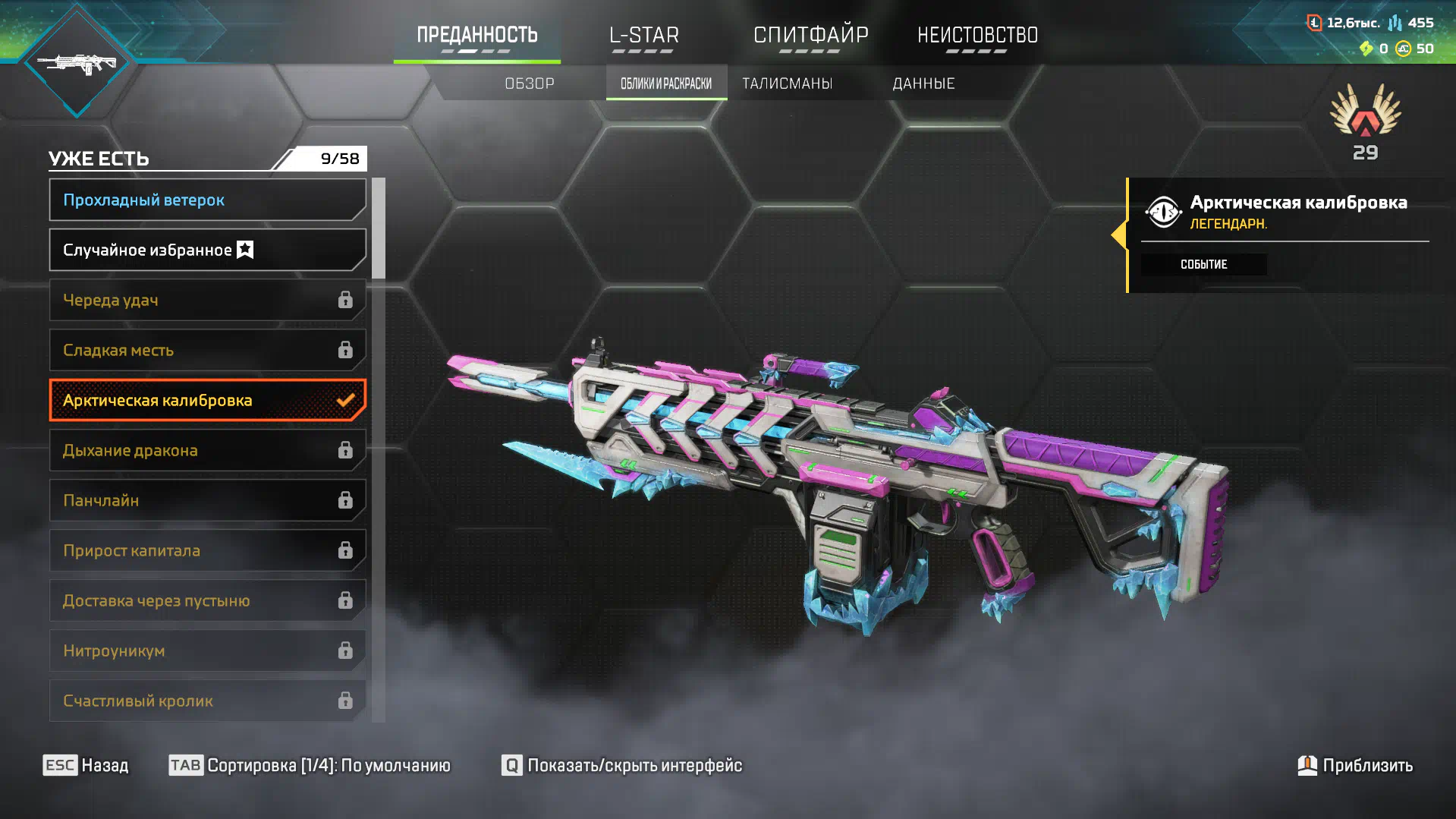
Task: Click the ПРЕДАННОСТЬ weapon tab
Action: point(476,36)
